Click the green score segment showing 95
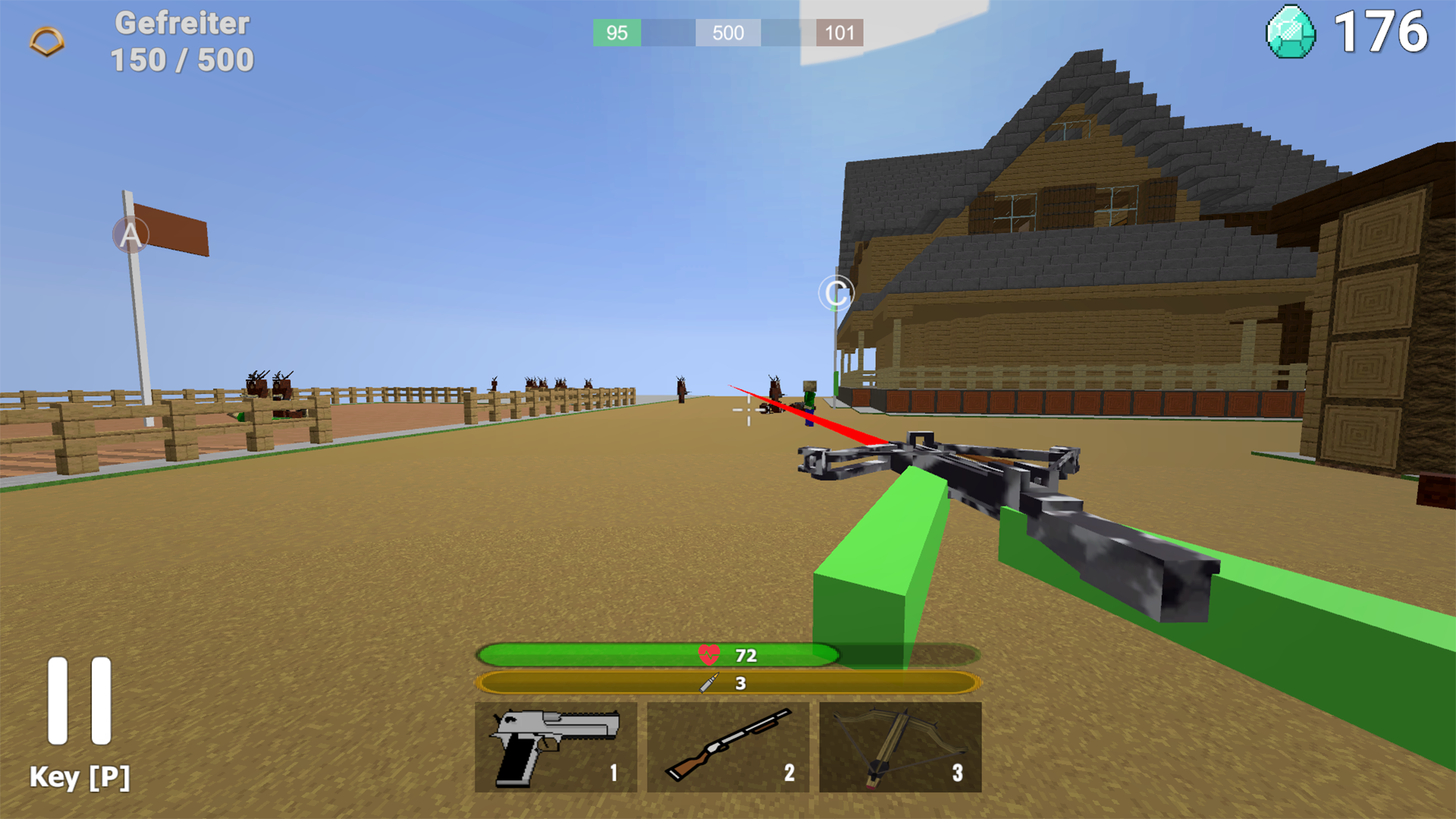This screenshot has height=819, width=1456. pos(617,33)
